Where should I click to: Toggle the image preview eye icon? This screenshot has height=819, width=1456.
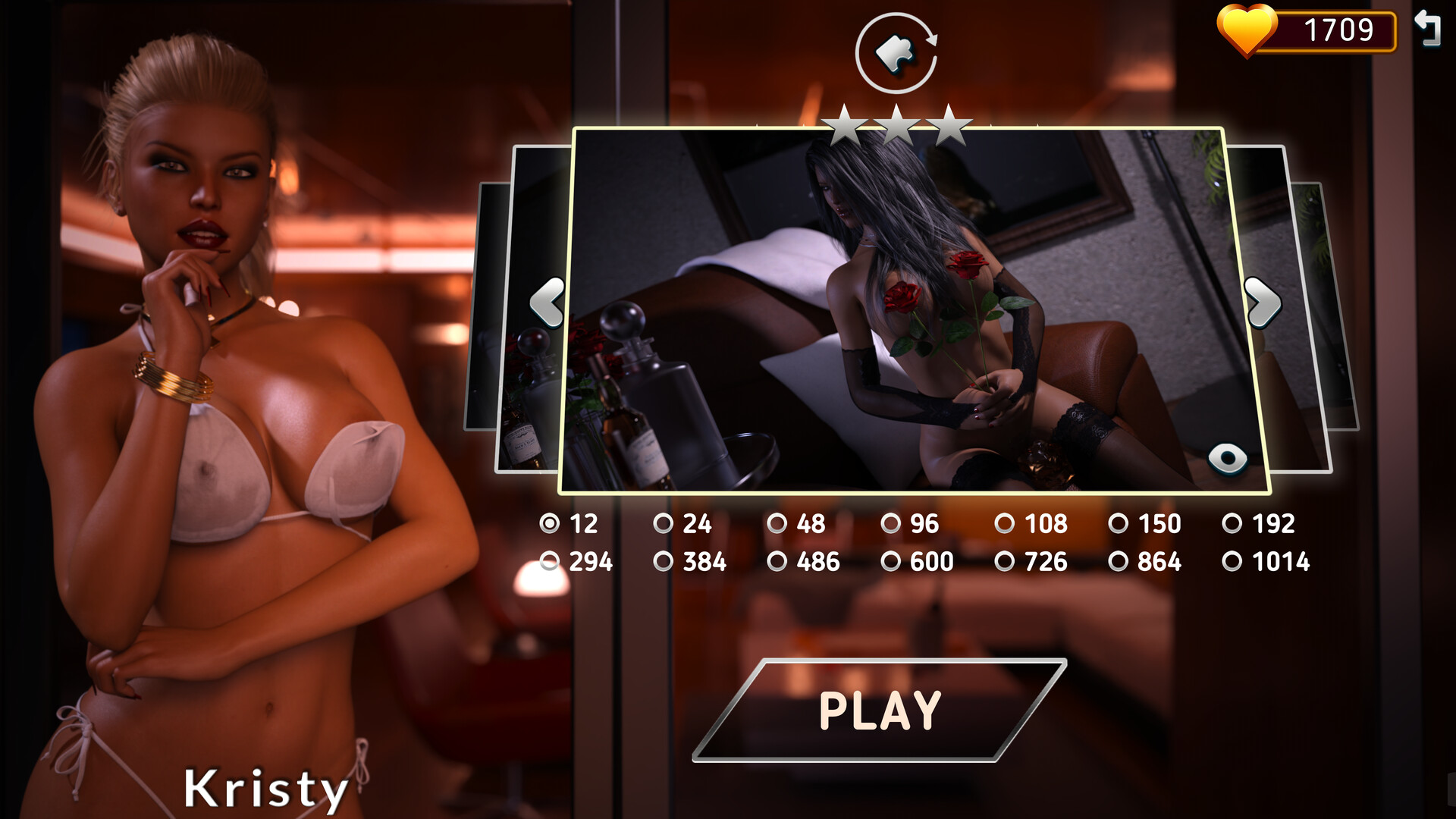(1226, 458)
